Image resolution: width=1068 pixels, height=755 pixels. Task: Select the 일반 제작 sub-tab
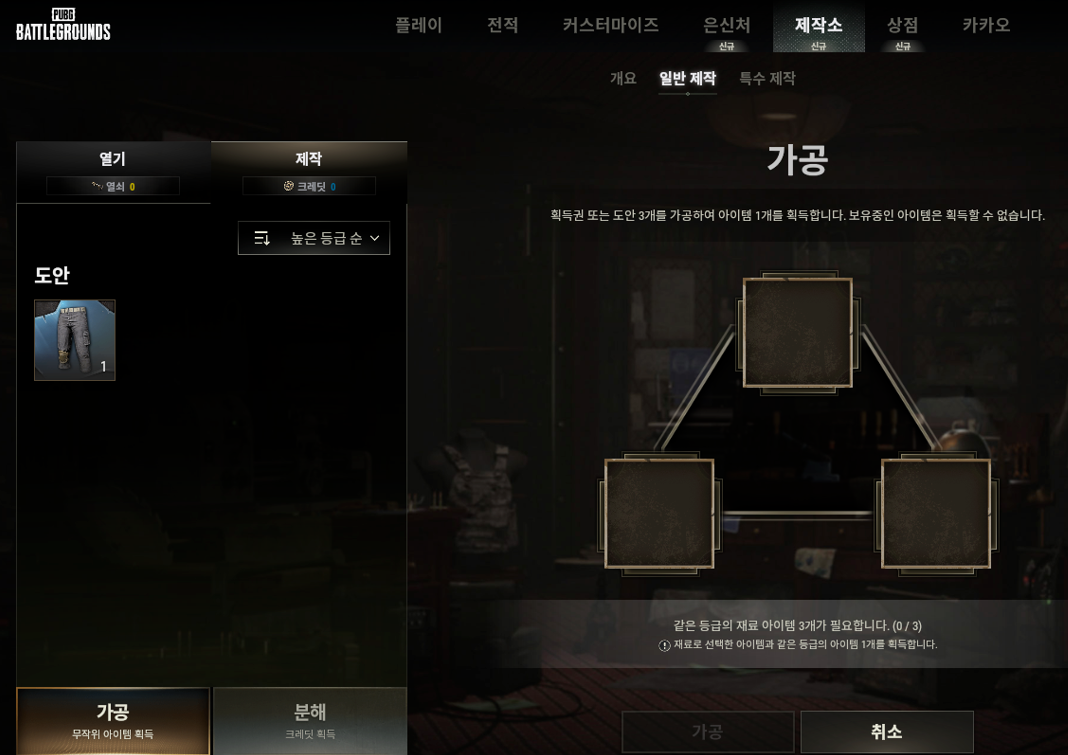[x=687, y=78]
